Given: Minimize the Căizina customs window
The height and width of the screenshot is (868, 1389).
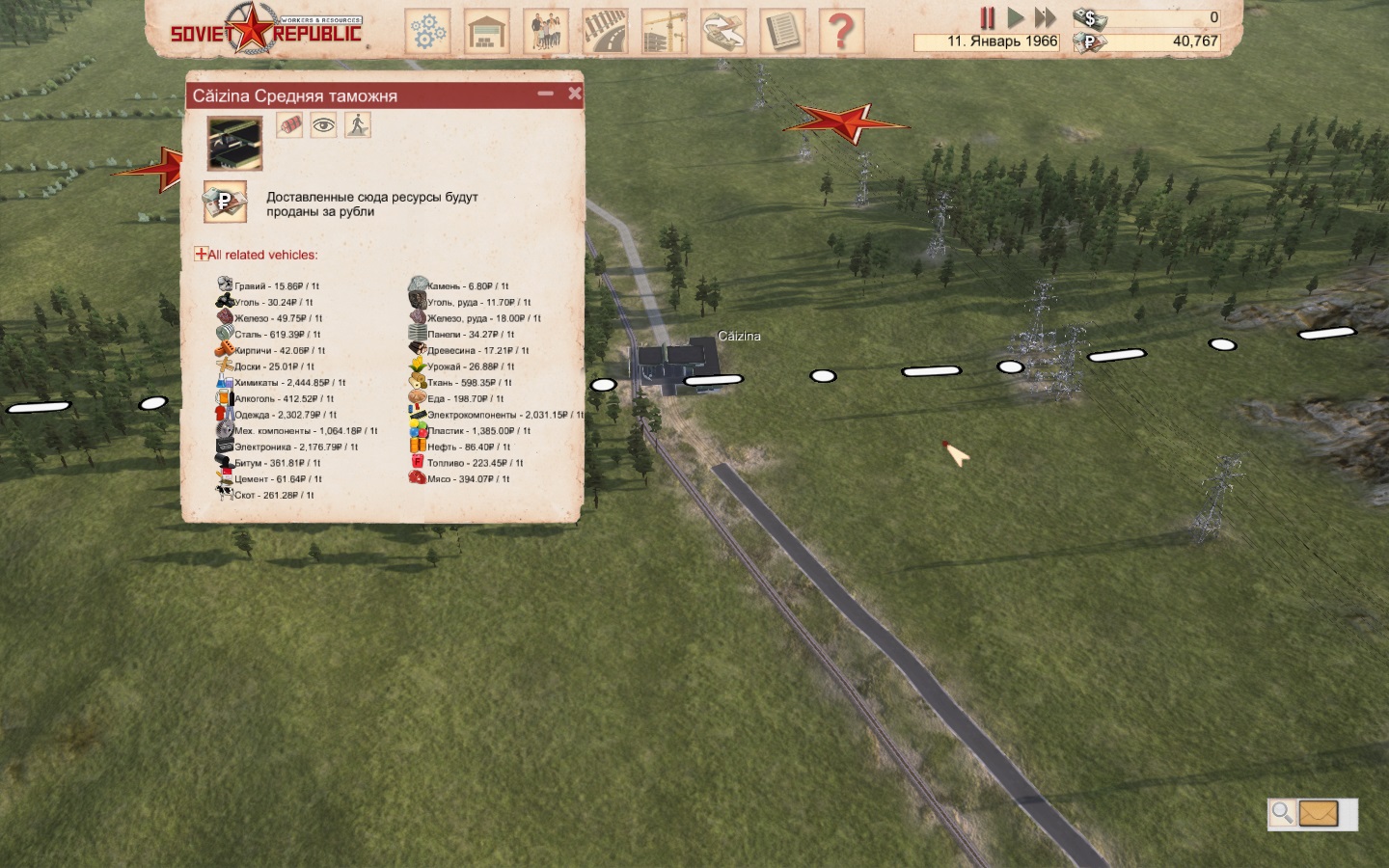Looking at the screenshot, I should [x=546, y=94].
